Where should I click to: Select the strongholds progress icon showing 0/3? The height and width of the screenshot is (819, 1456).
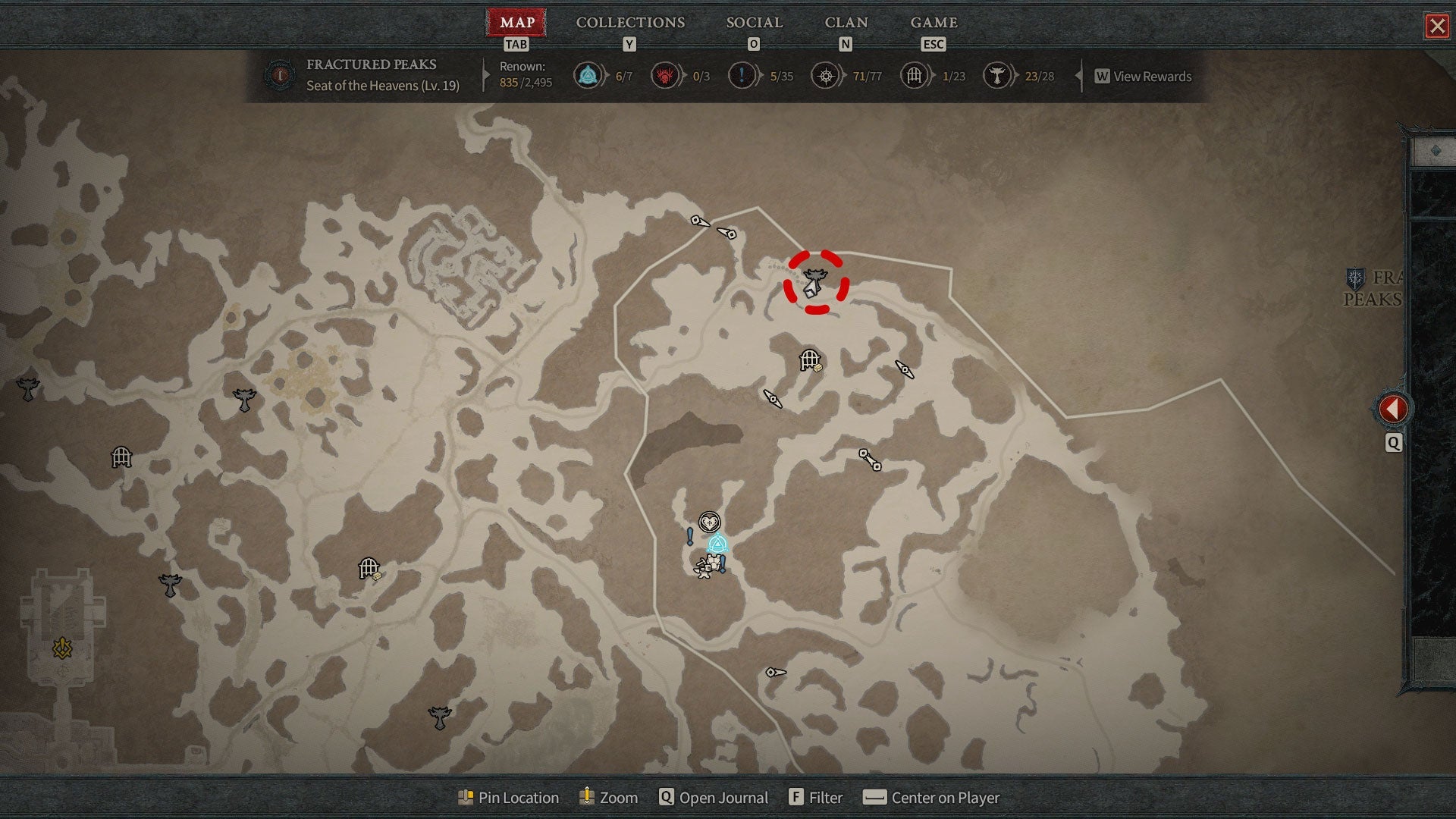[x=665, y=76]
